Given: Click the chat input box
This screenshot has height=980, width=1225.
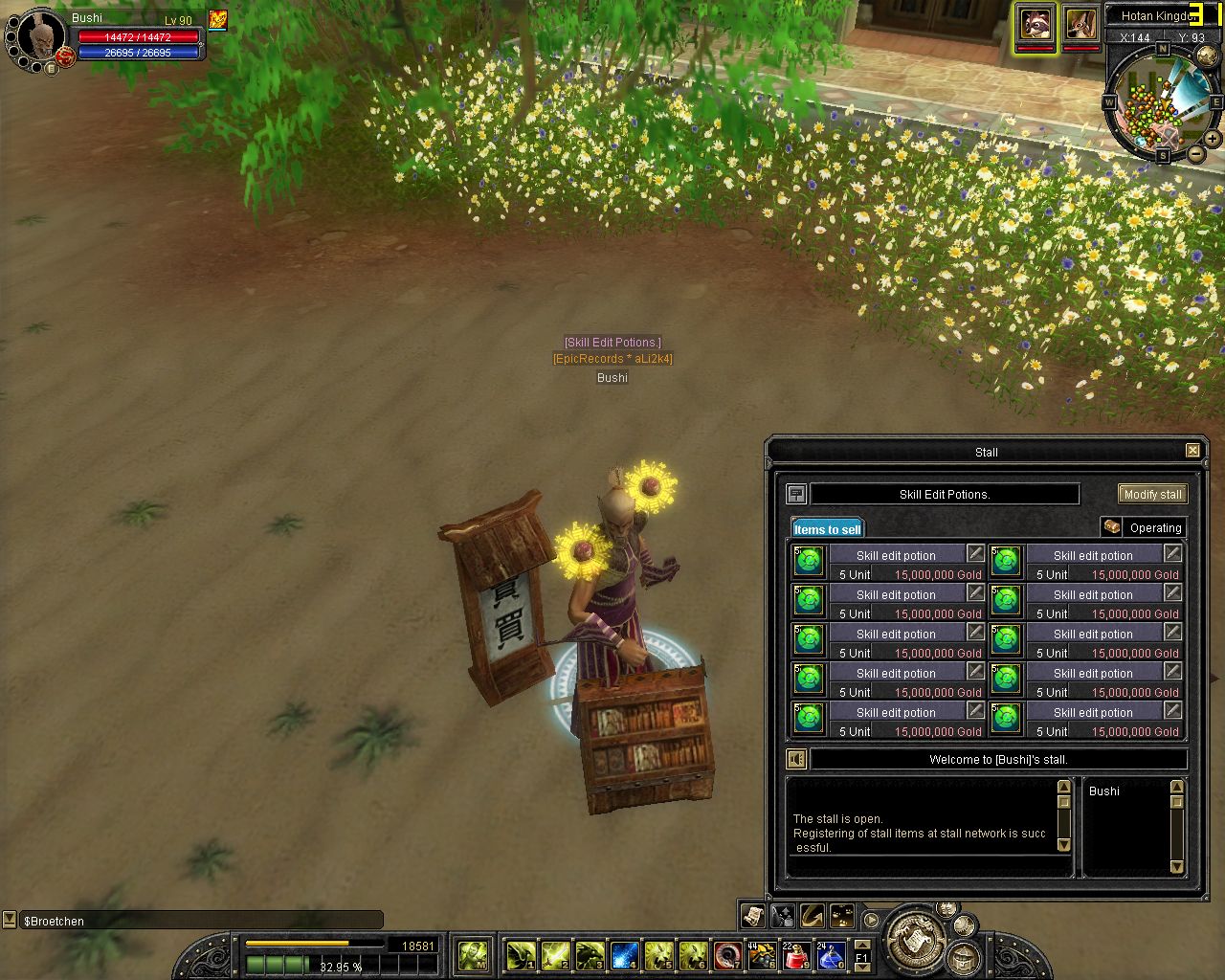Looking at the screenshot, I should (201, 921).
